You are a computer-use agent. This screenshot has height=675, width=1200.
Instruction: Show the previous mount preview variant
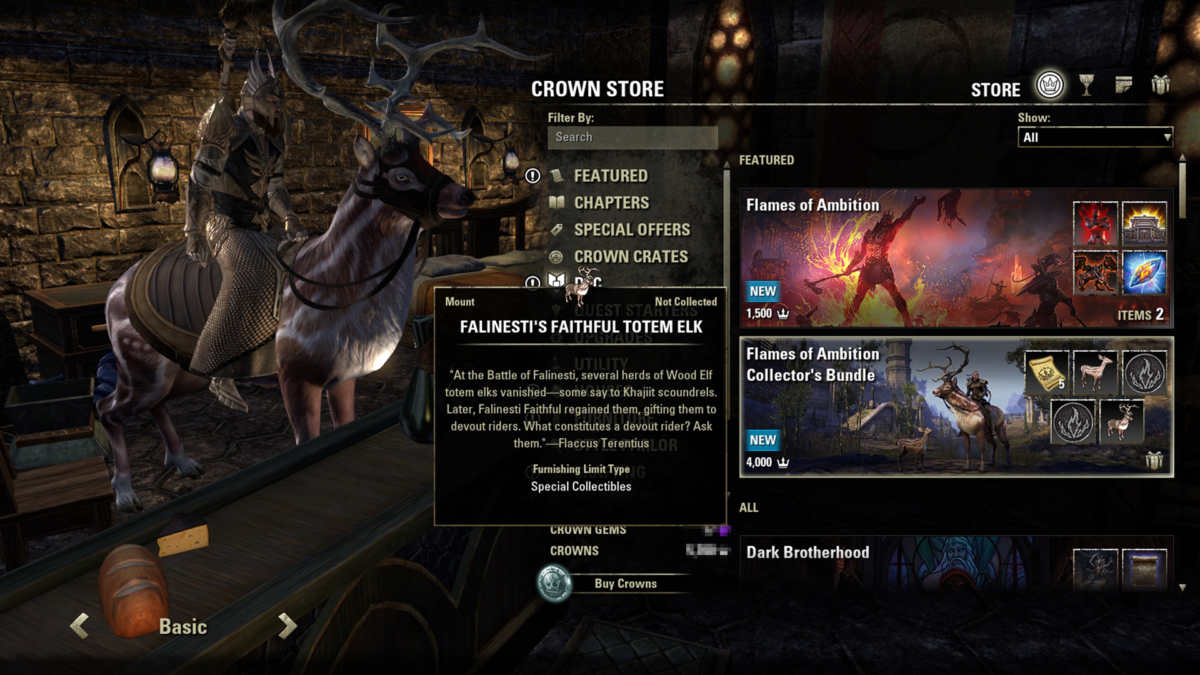79,627
